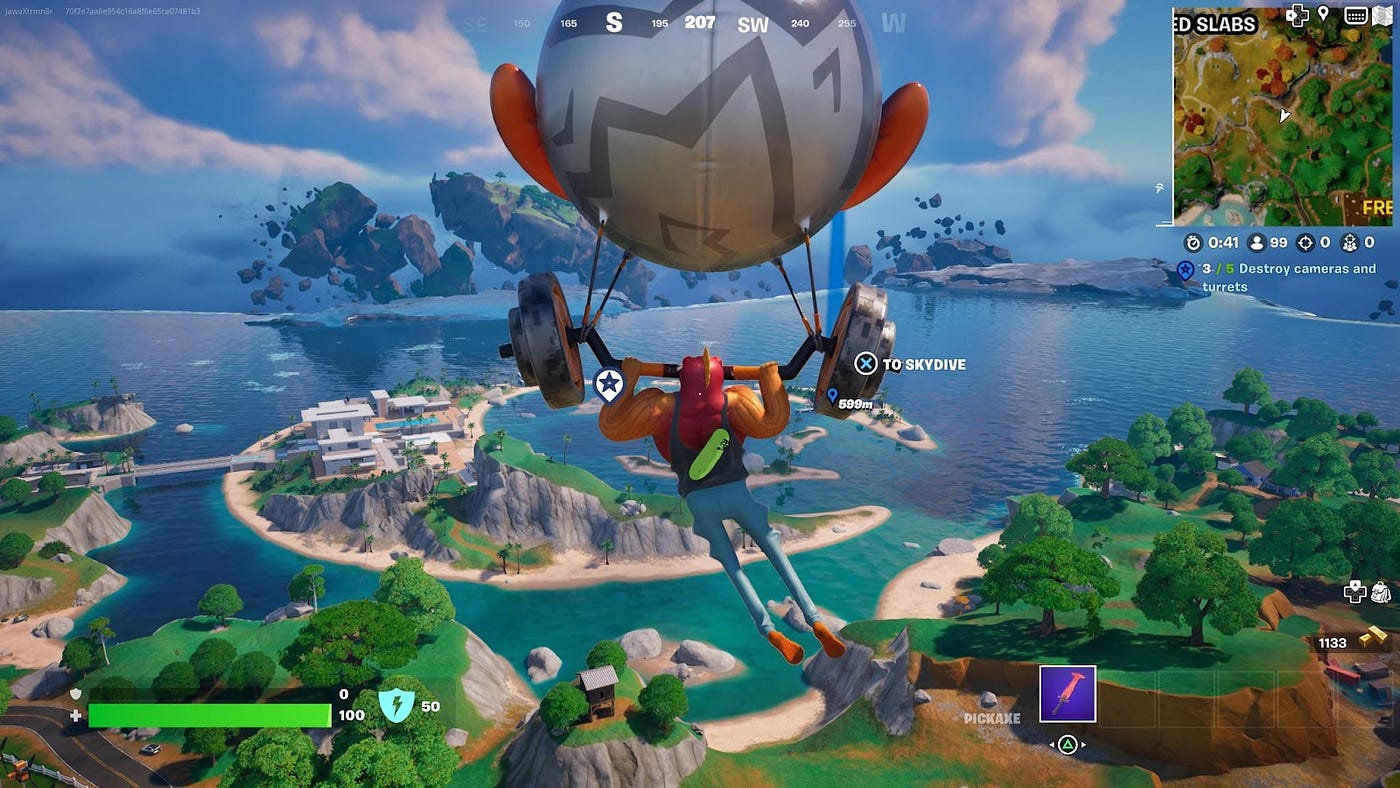Click the map pin icon above the minimap

(1323, 14)
